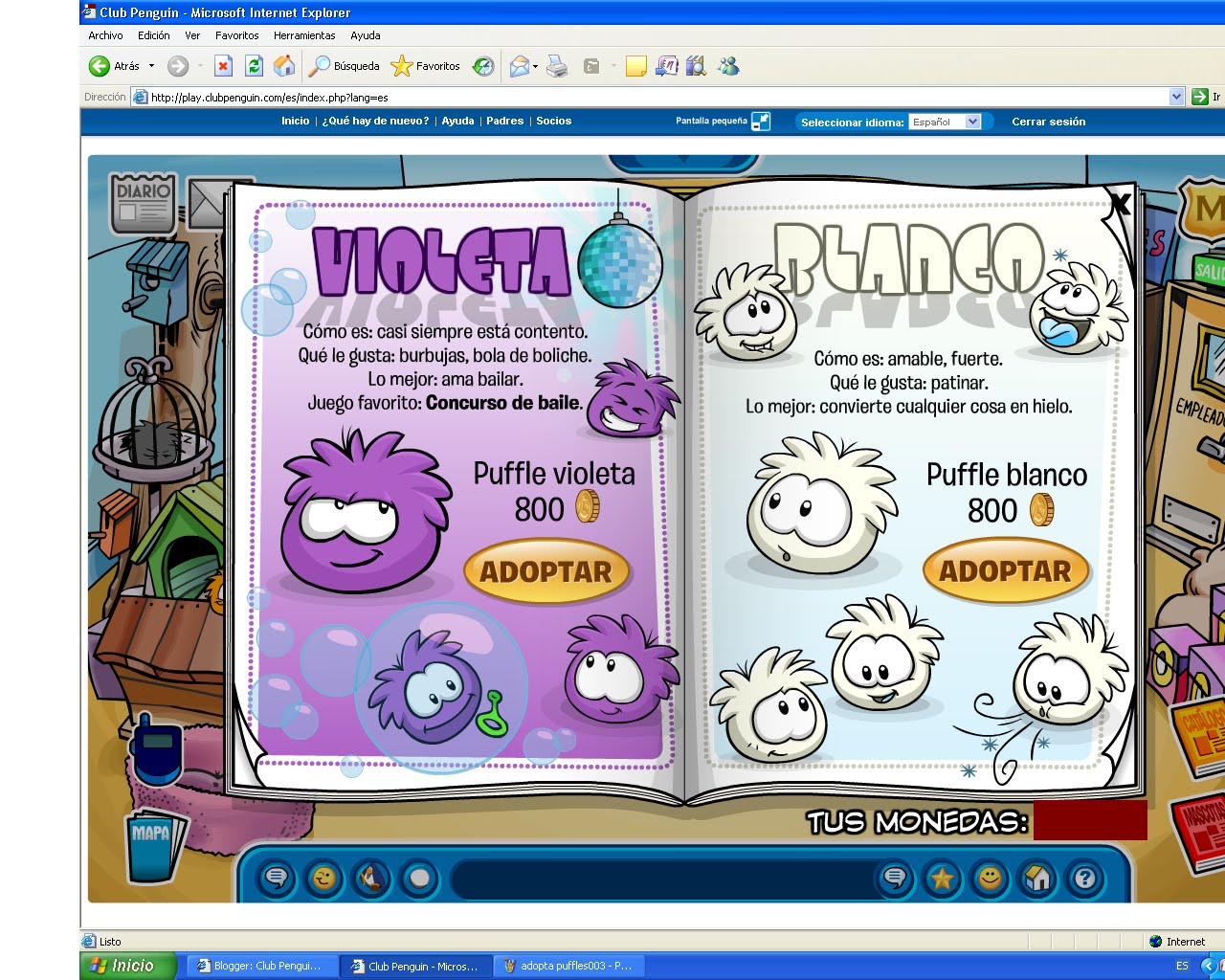Select Socios in the navigation bar

553,122
